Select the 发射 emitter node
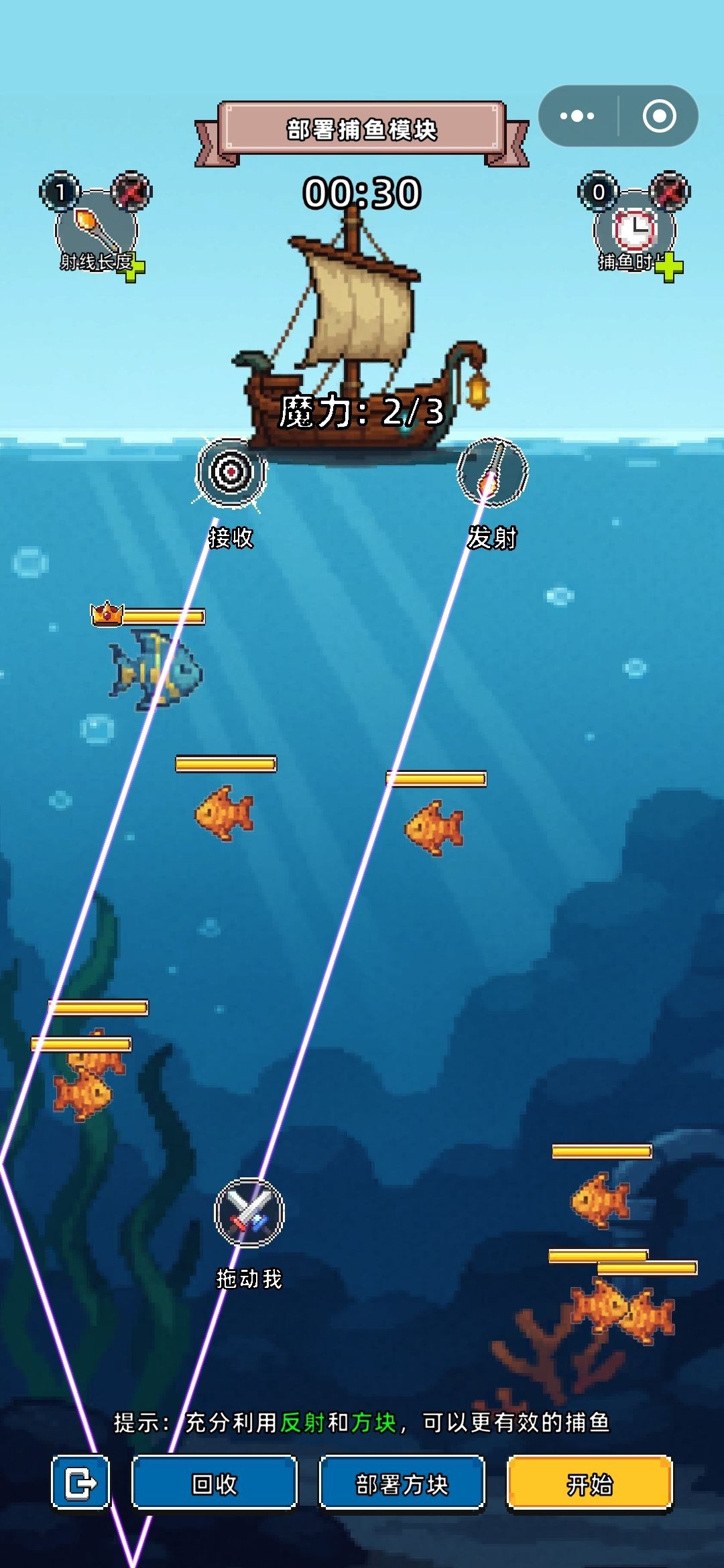 493,472
